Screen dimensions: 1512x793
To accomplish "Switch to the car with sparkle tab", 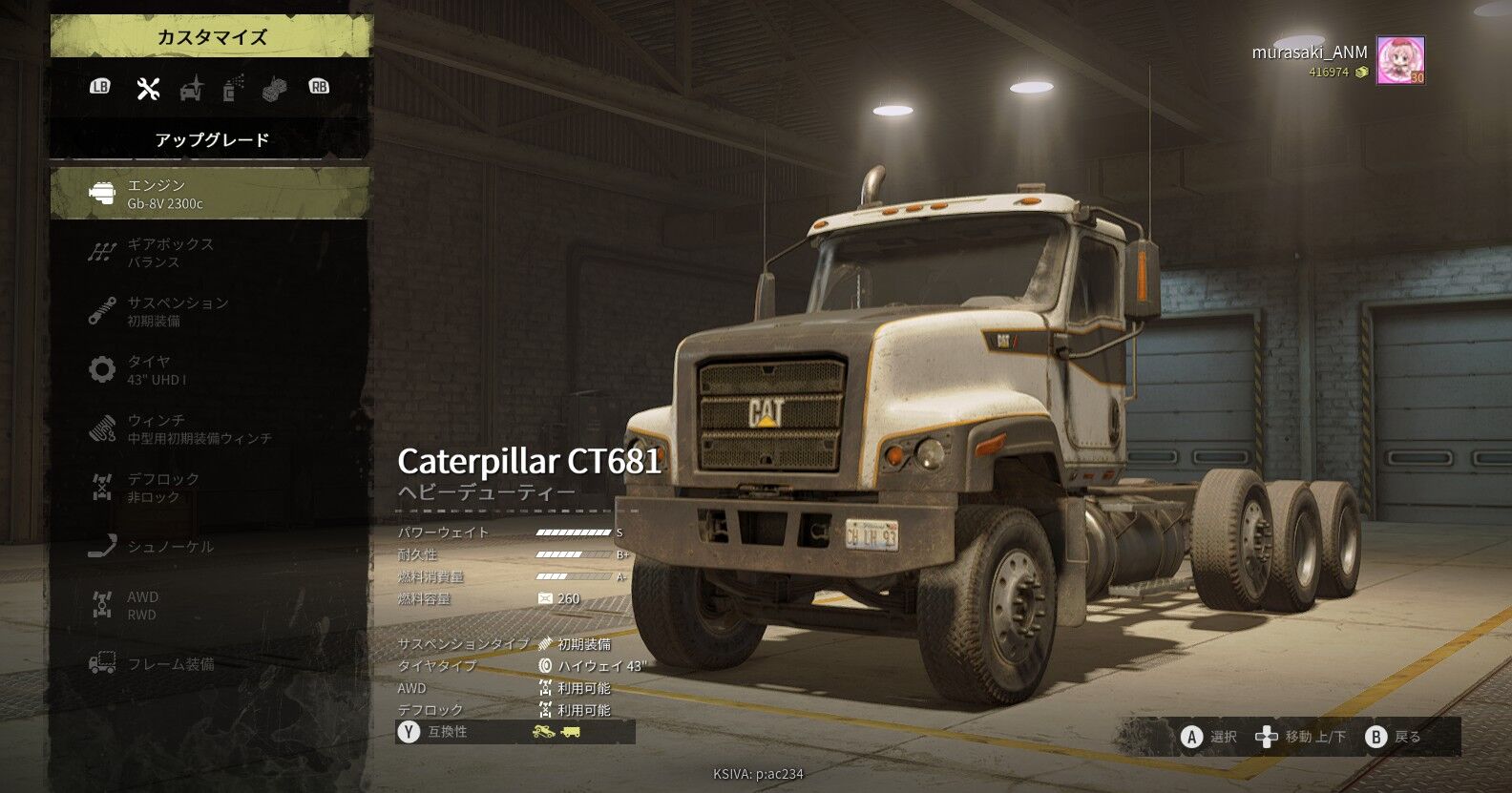I will pyautogui.click(x=192, y=88).
